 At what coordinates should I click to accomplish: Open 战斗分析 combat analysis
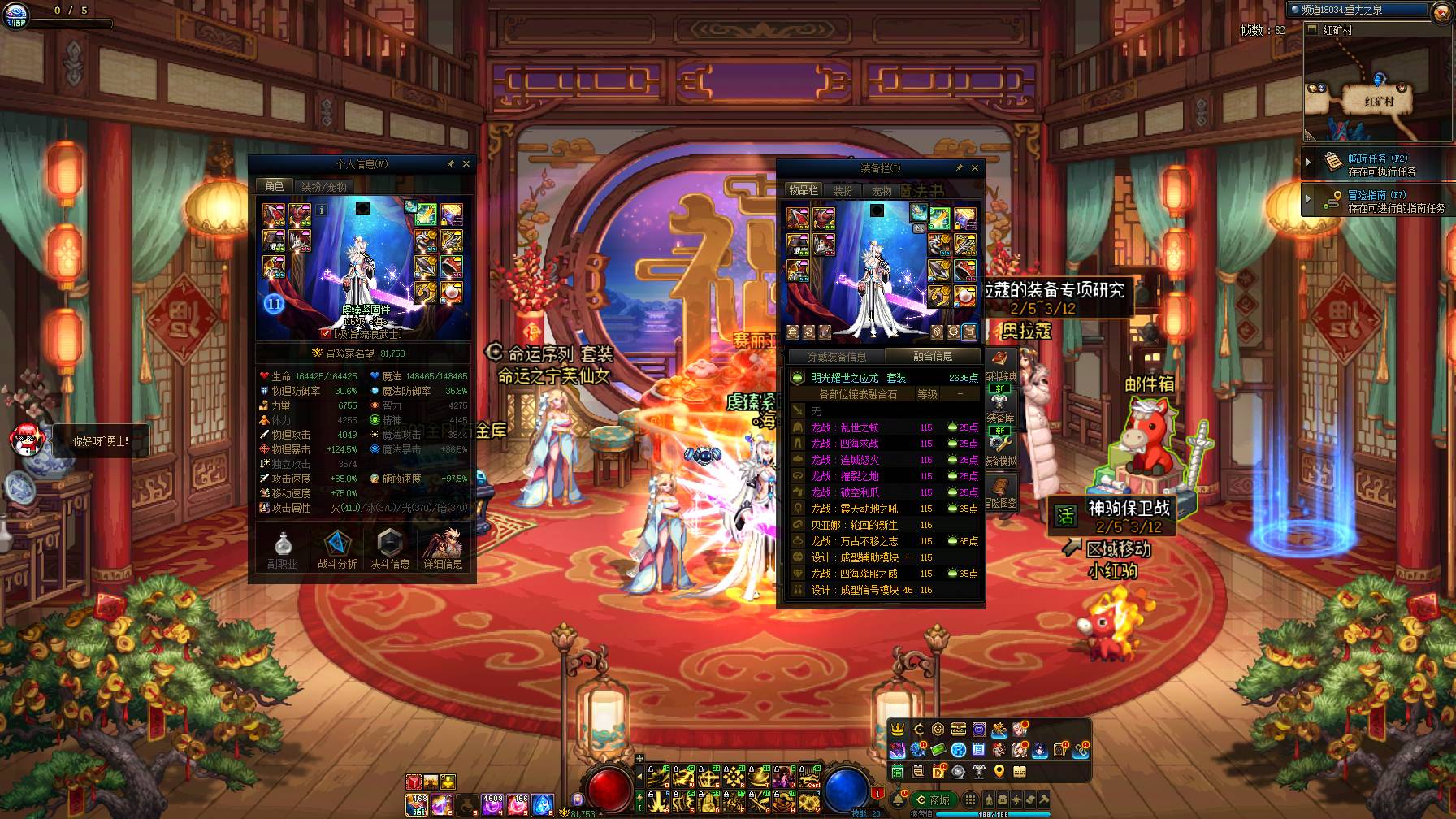click(x=337, y=550)
